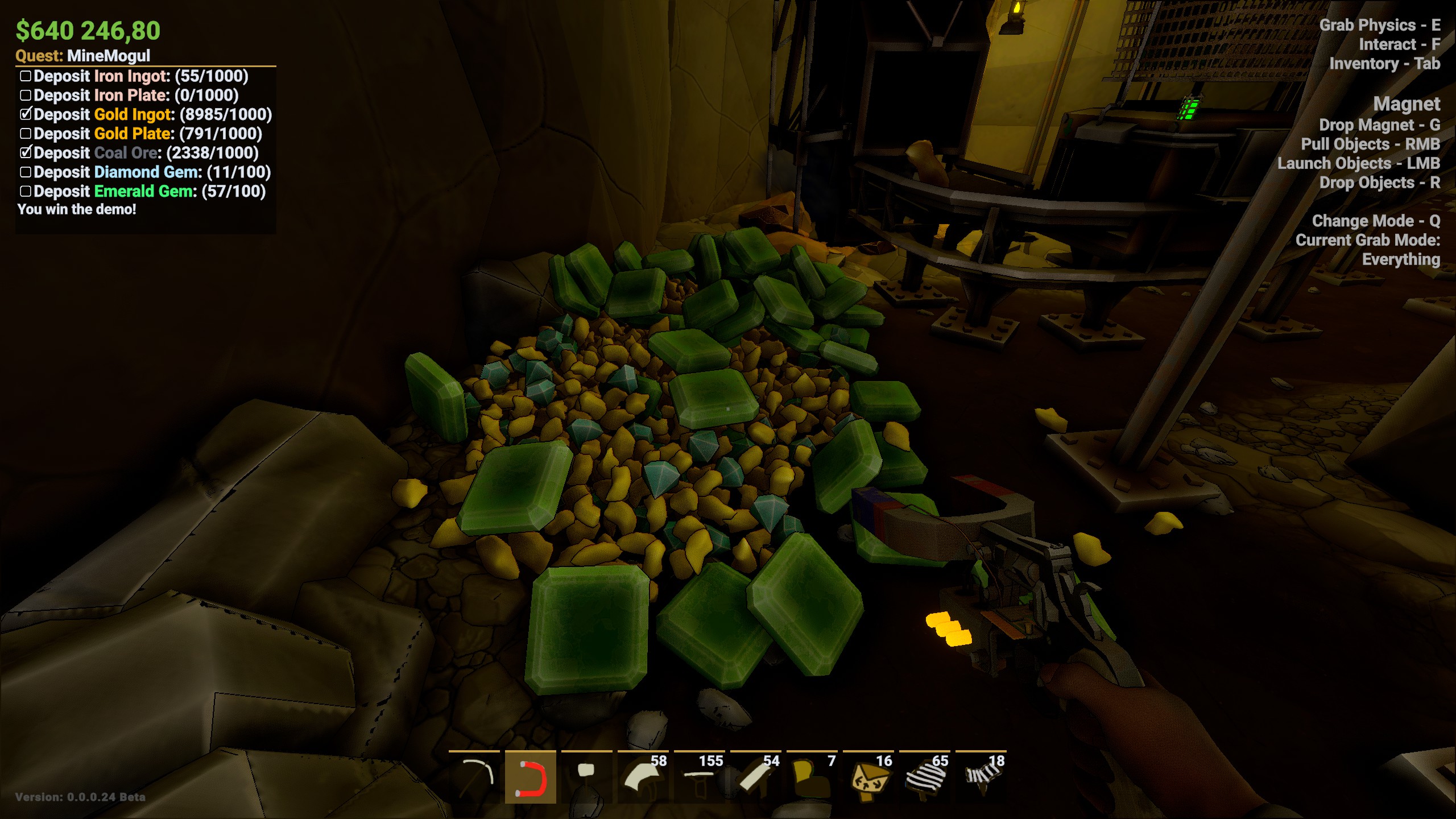Pick the striped roller slot with 65
This screenshot has width=1456, height=819.
pos(924,777)
